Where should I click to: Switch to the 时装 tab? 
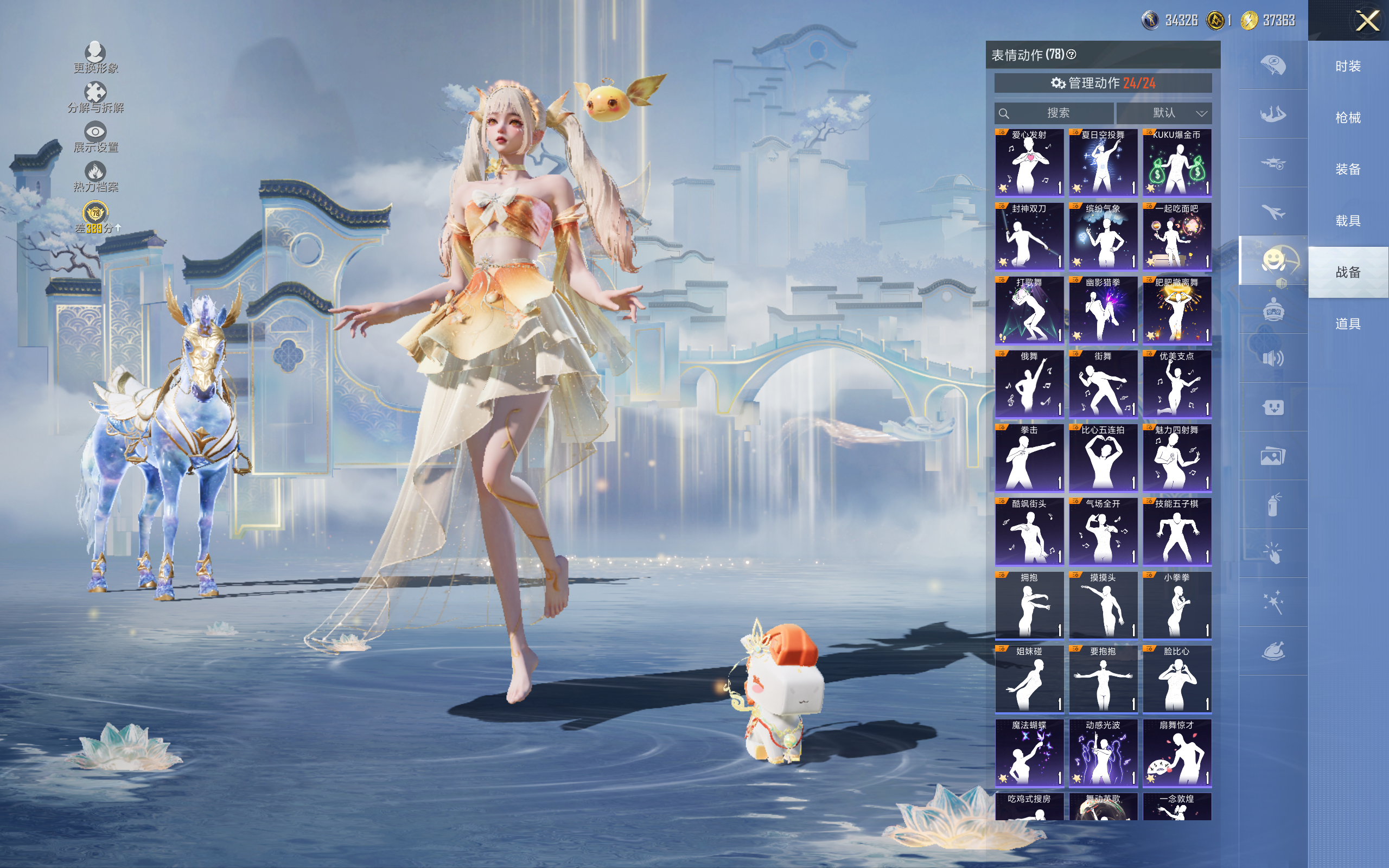1348,67
